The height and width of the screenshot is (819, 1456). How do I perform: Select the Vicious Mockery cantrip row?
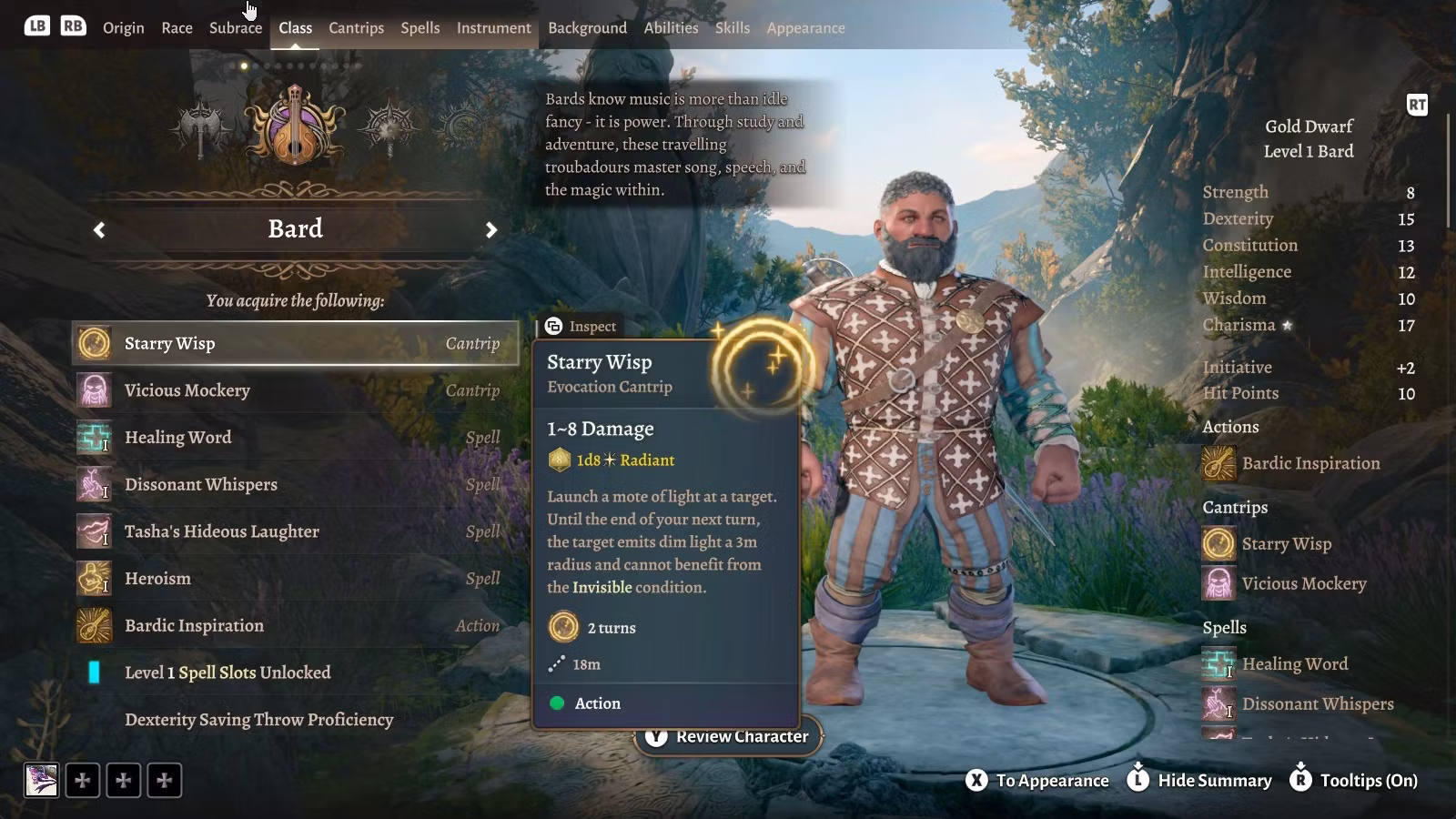click(x=295, y=390)
